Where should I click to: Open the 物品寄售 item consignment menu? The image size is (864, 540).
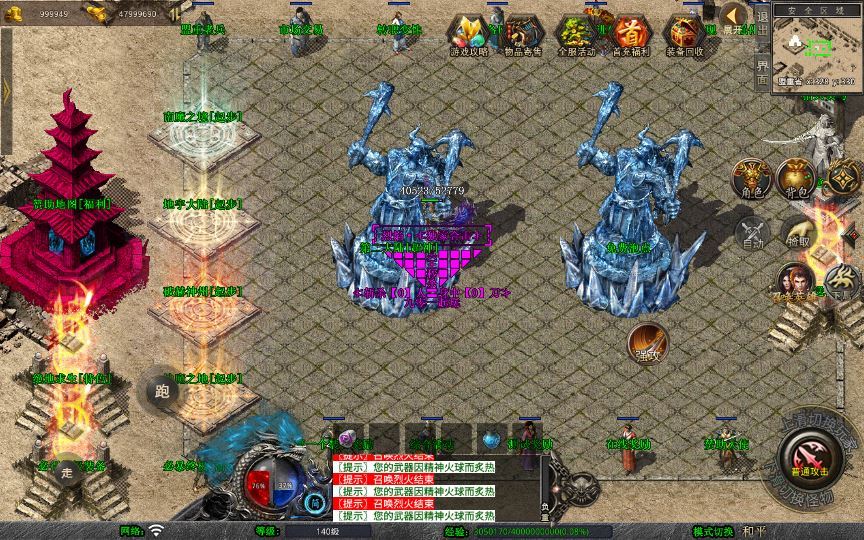[522, 37]
